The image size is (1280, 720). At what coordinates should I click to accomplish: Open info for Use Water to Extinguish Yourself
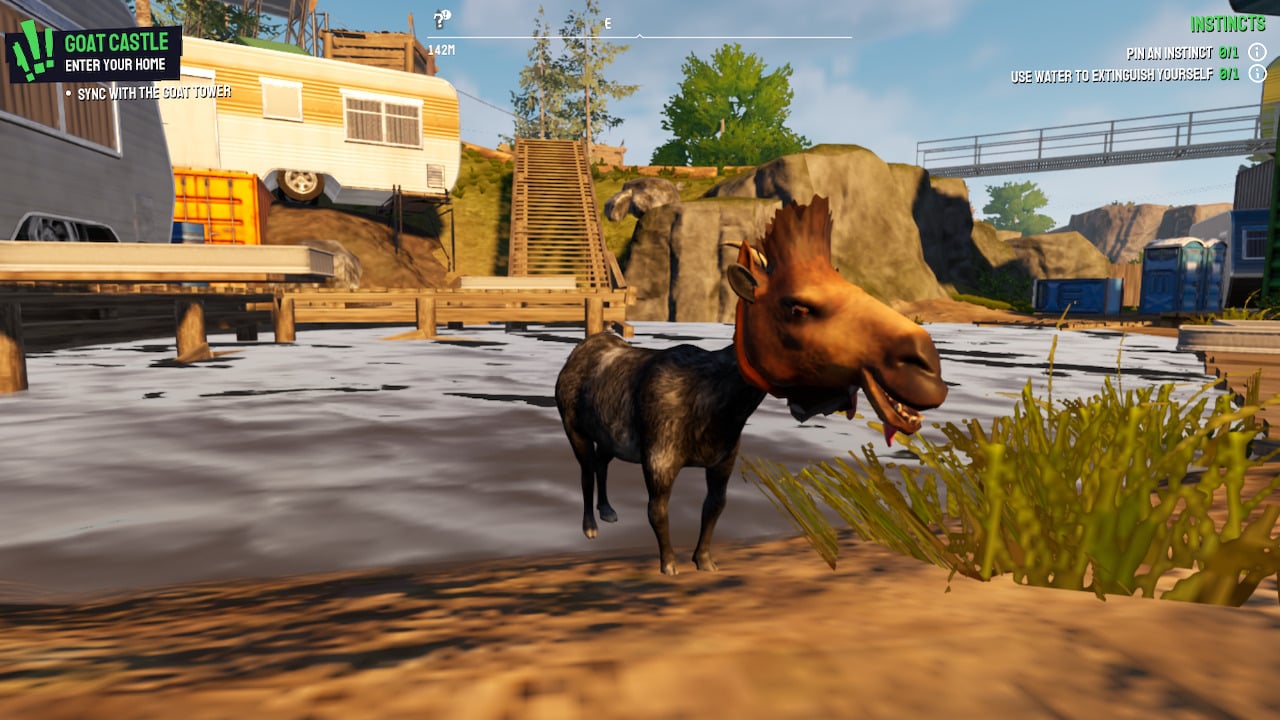click(x=1257, y=71)
